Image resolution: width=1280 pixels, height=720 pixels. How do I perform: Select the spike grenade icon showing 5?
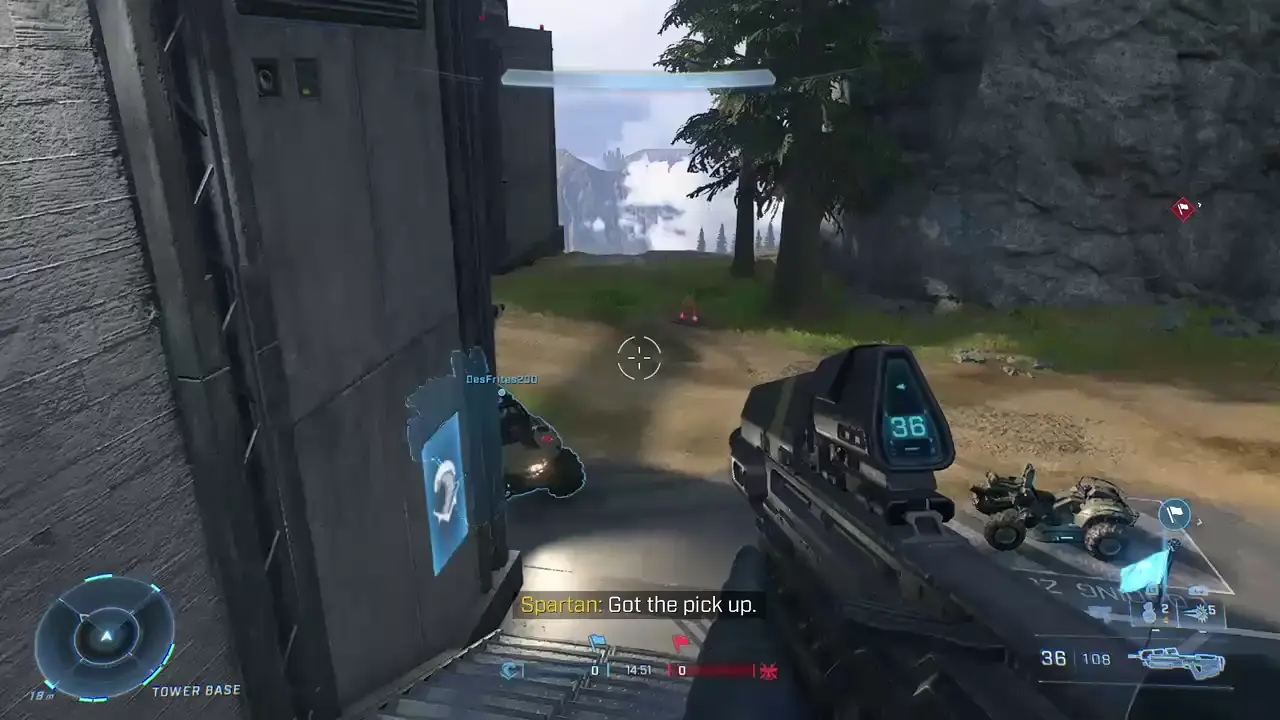(1200, 612)
